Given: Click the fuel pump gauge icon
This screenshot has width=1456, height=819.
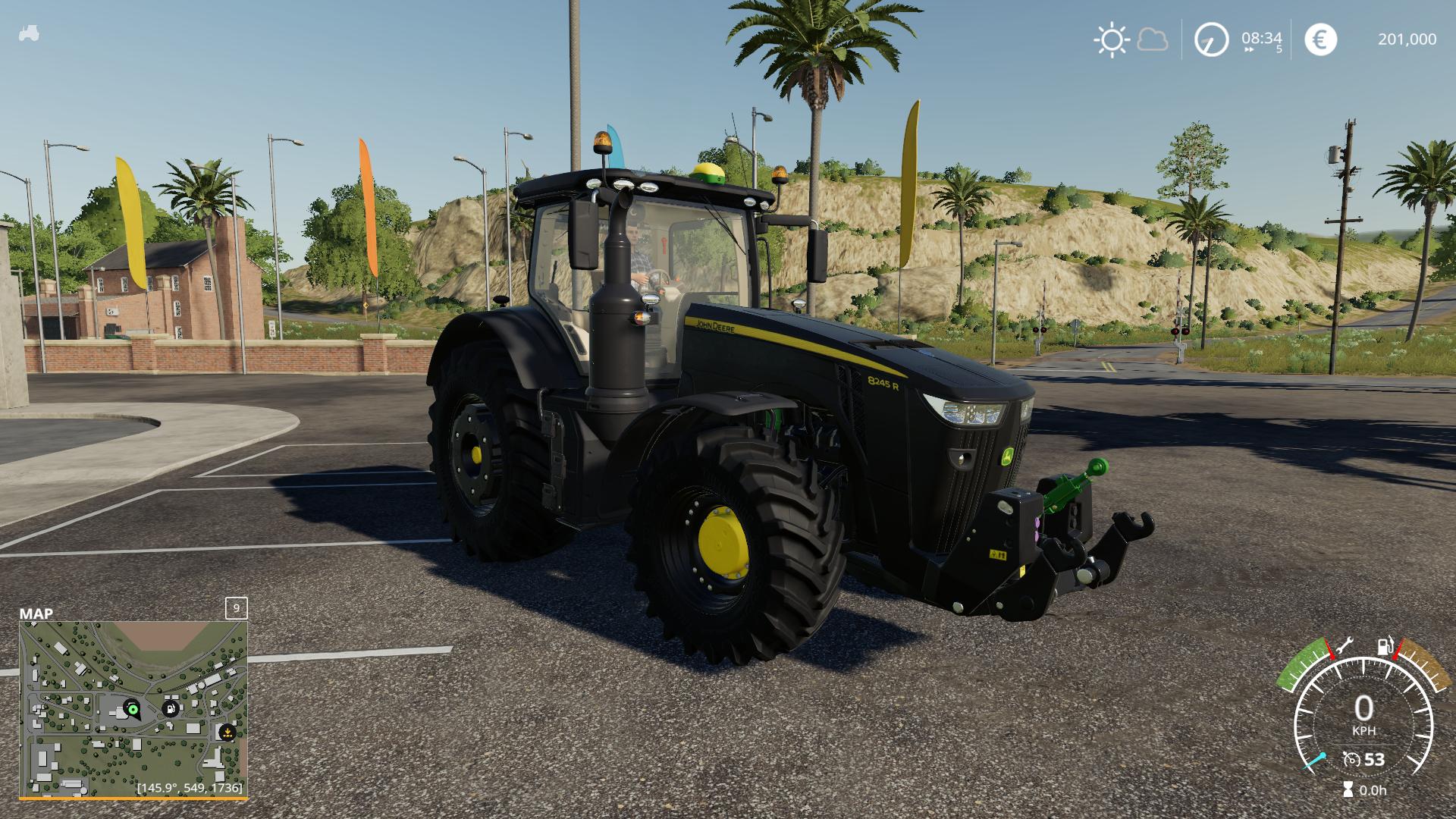Looking at the screenshot, I should 1385,647.
